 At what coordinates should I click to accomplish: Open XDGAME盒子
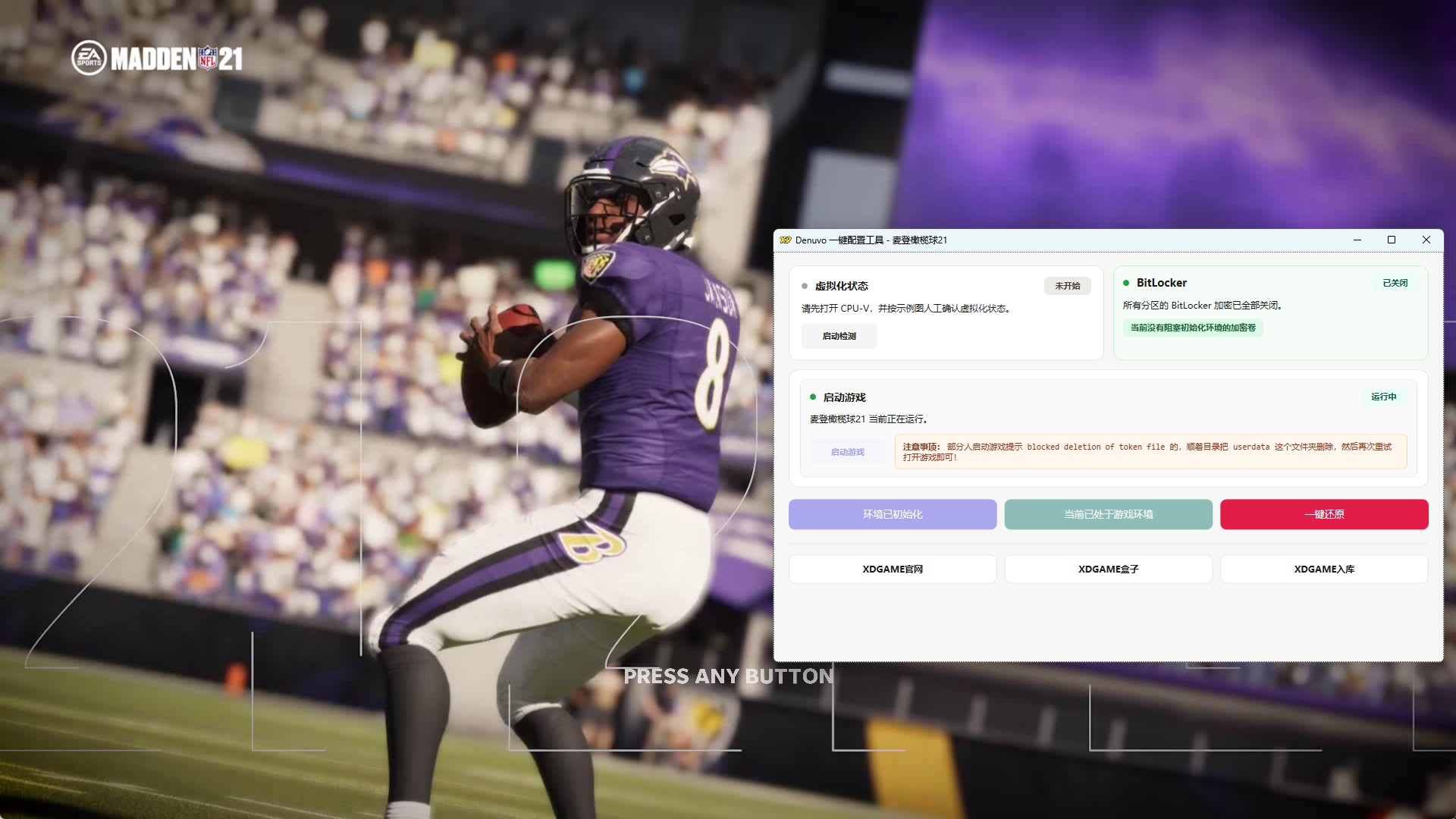coord(1108,569)
